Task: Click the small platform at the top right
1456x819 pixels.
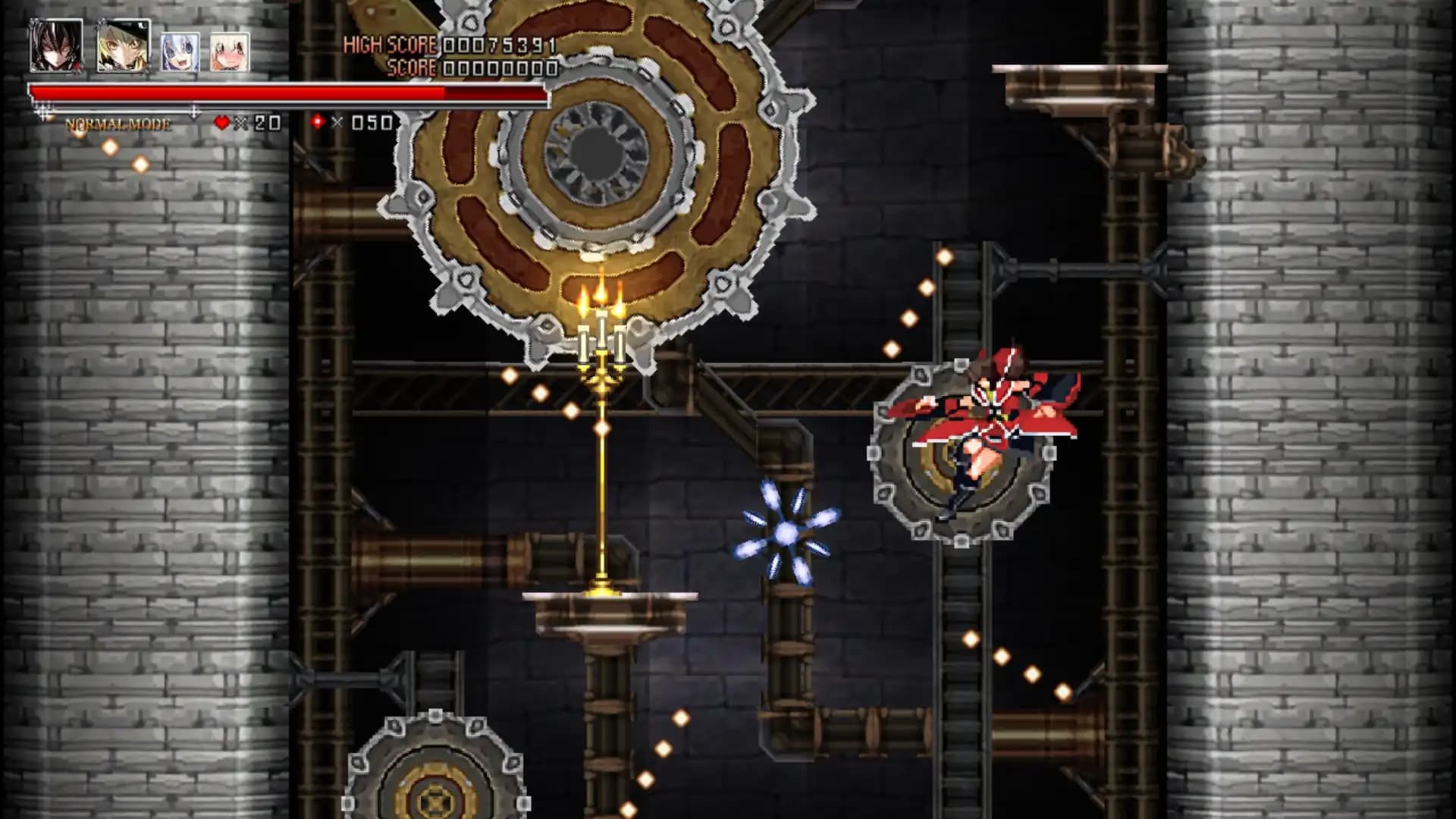Action: click(x=1077, y=76)
